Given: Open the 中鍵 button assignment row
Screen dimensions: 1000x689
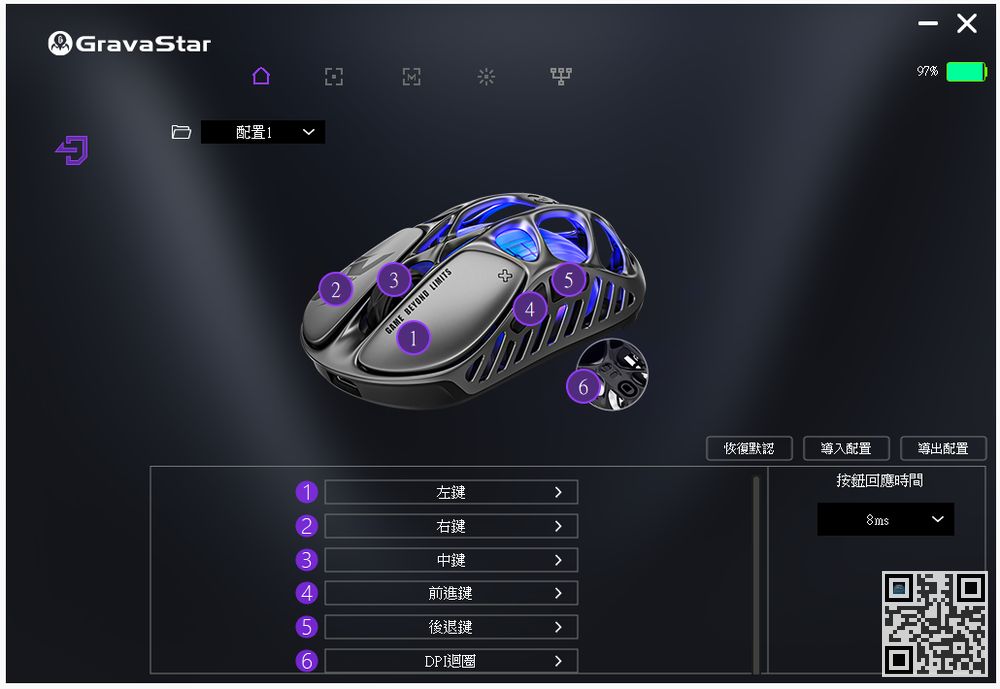Looking at the screenshot, I should tap(451, 560).
